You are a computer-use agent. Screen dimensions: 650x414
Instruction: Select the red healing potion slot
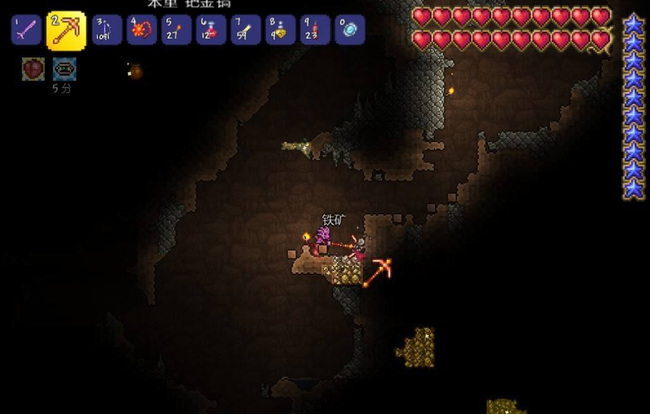(x=211, y=30)
